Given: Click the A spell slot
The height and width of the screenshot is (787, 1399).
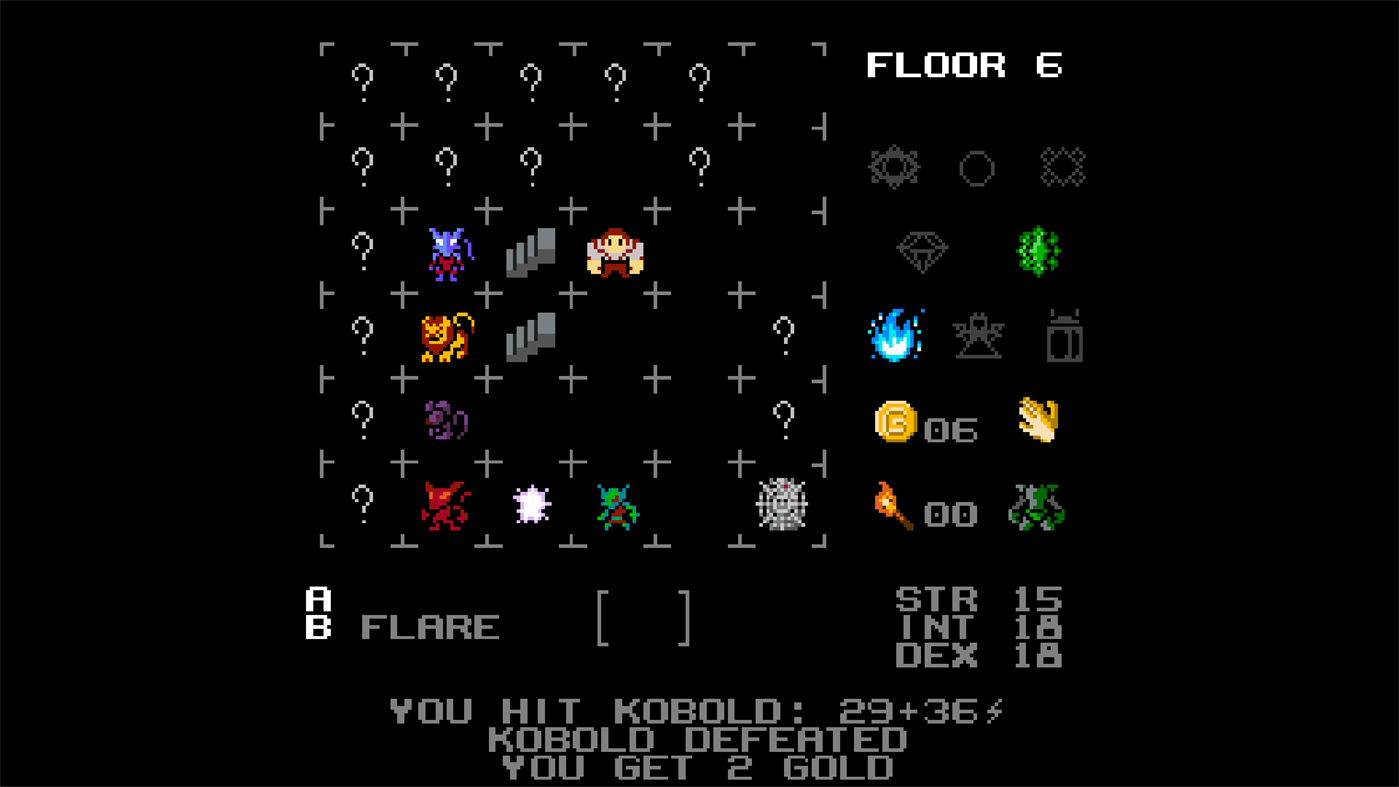Looking at the screenshot, I should coord(317,600).
